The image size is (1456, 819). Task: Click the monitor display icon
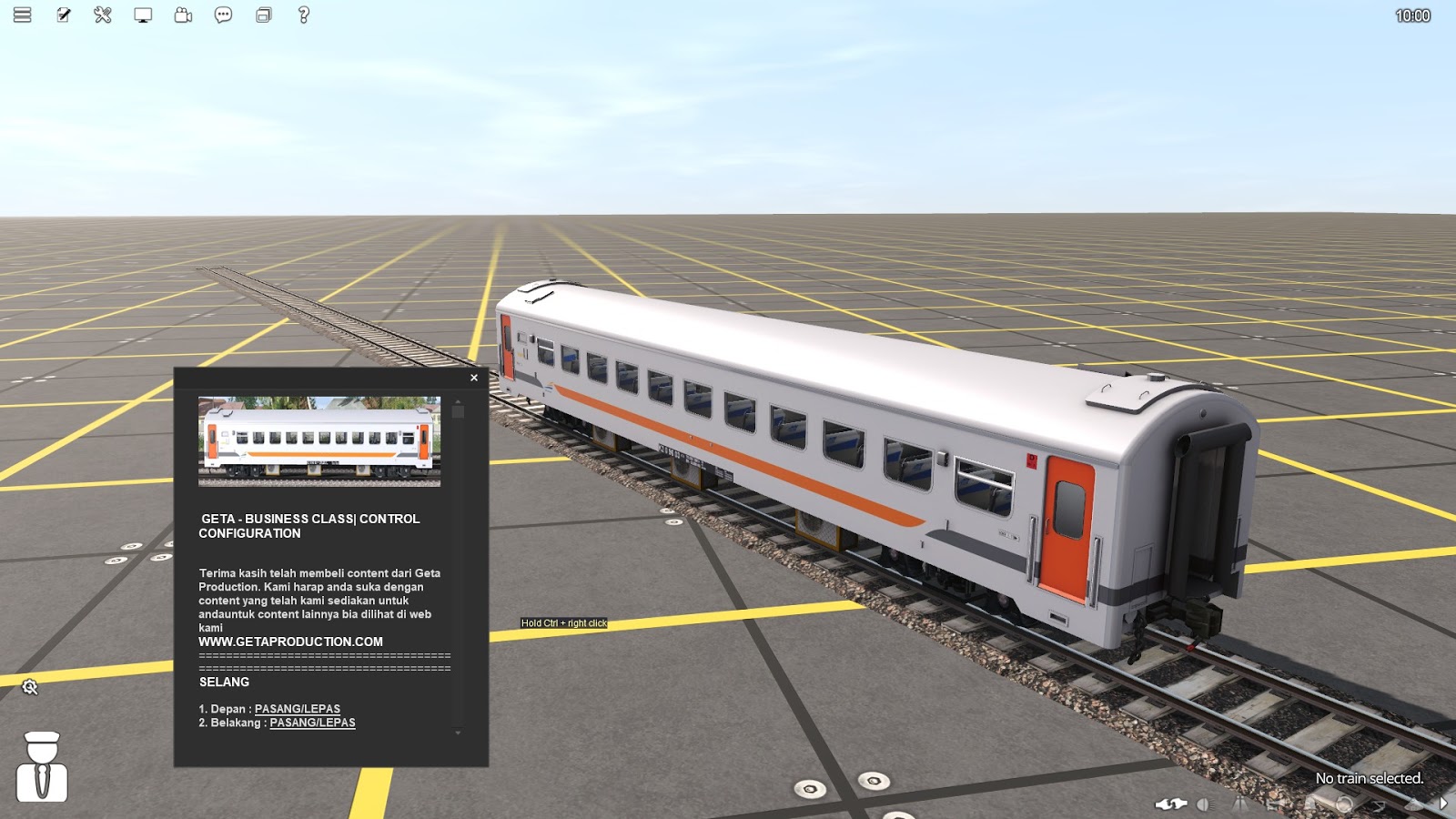pos(141,15)
